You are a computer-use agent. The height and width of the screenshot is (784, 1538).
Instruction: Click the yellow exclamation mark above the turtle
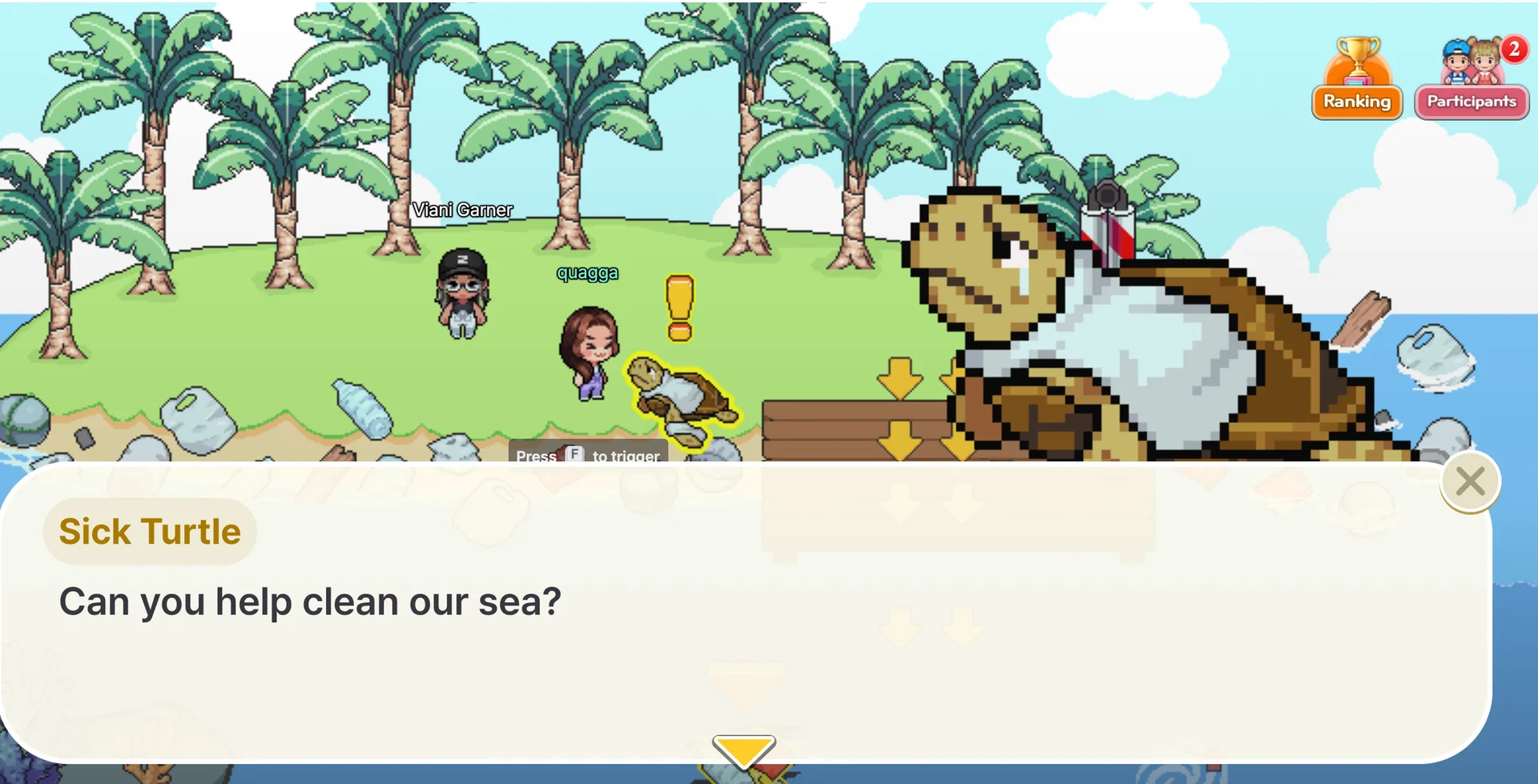678,308
